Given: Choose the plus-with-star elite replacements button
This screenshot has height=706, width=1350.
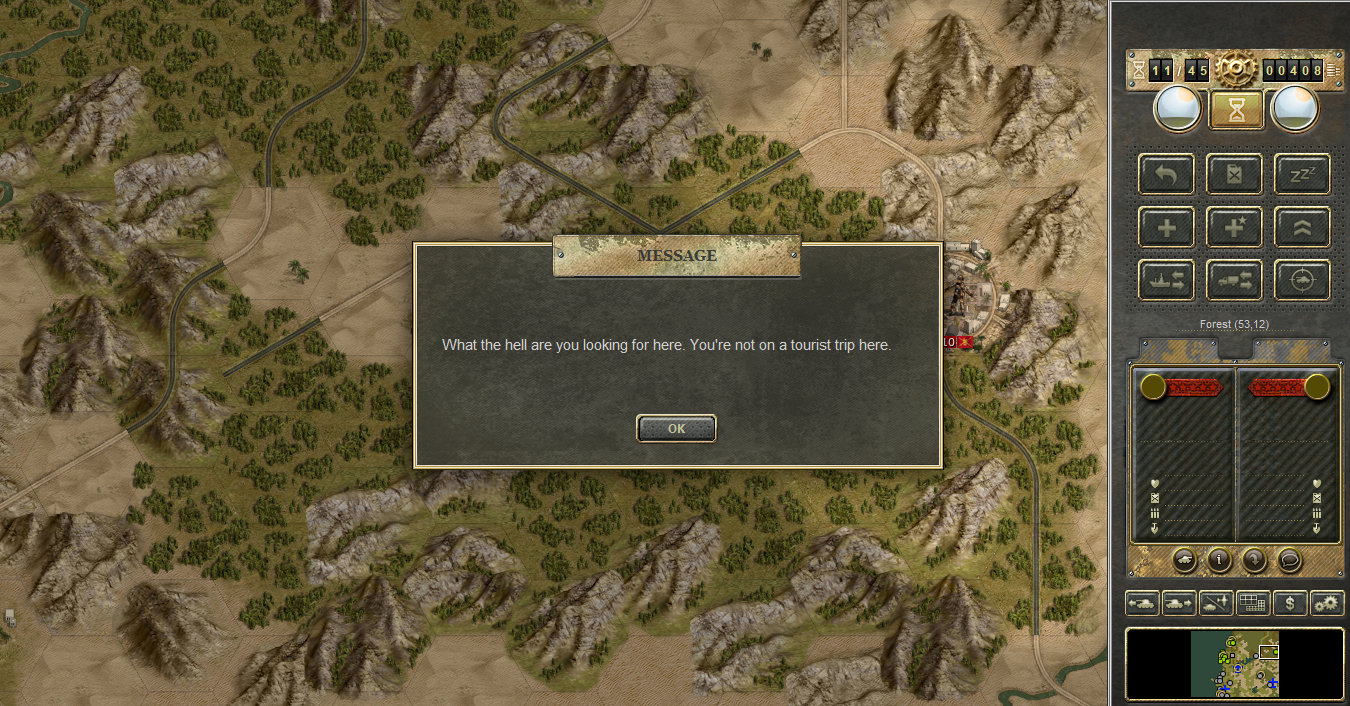Looking at the screenshot, I should click(x=1234, y=228).
